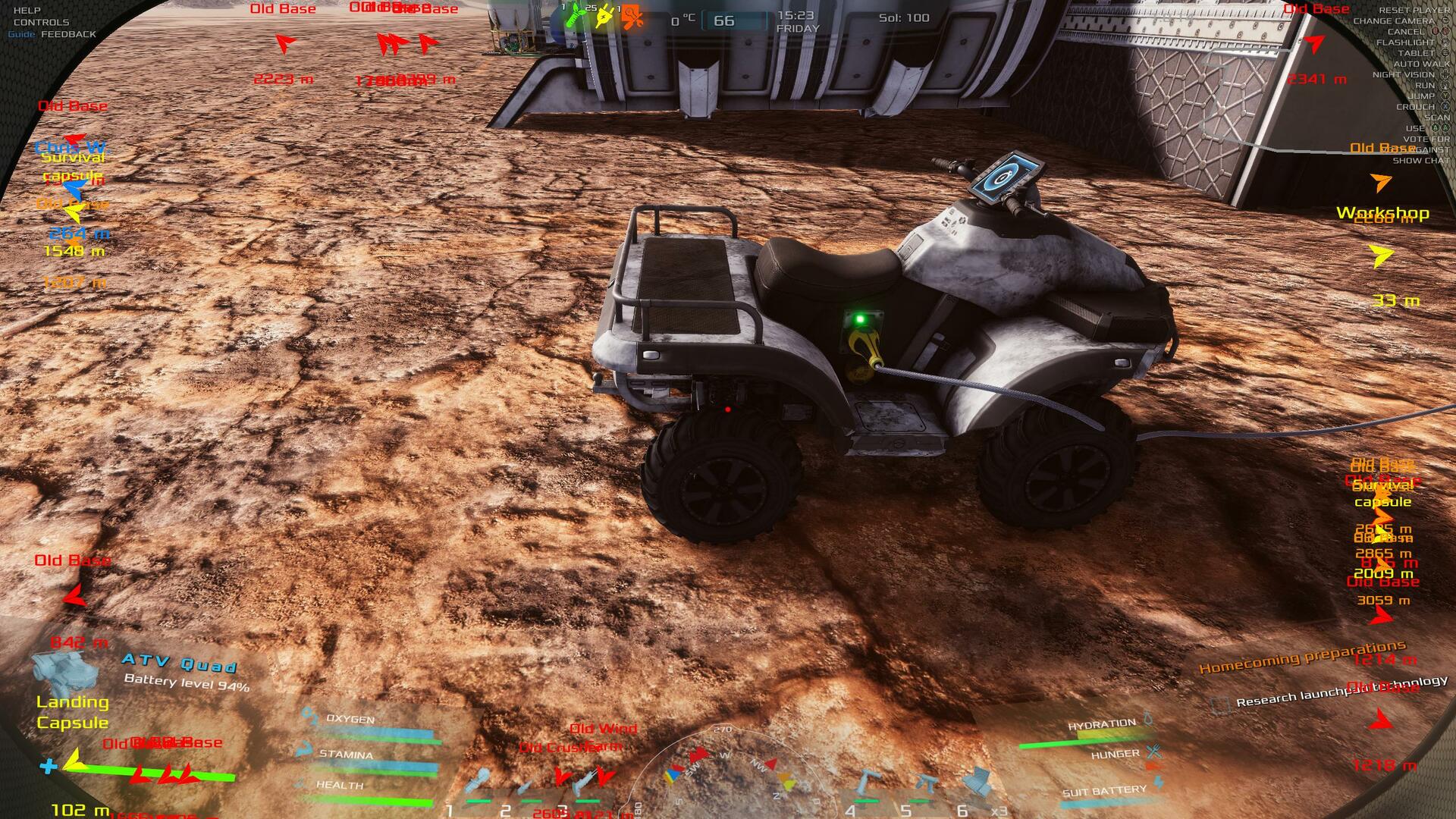Open the Homecoming preparations quest tracker

1301,657
